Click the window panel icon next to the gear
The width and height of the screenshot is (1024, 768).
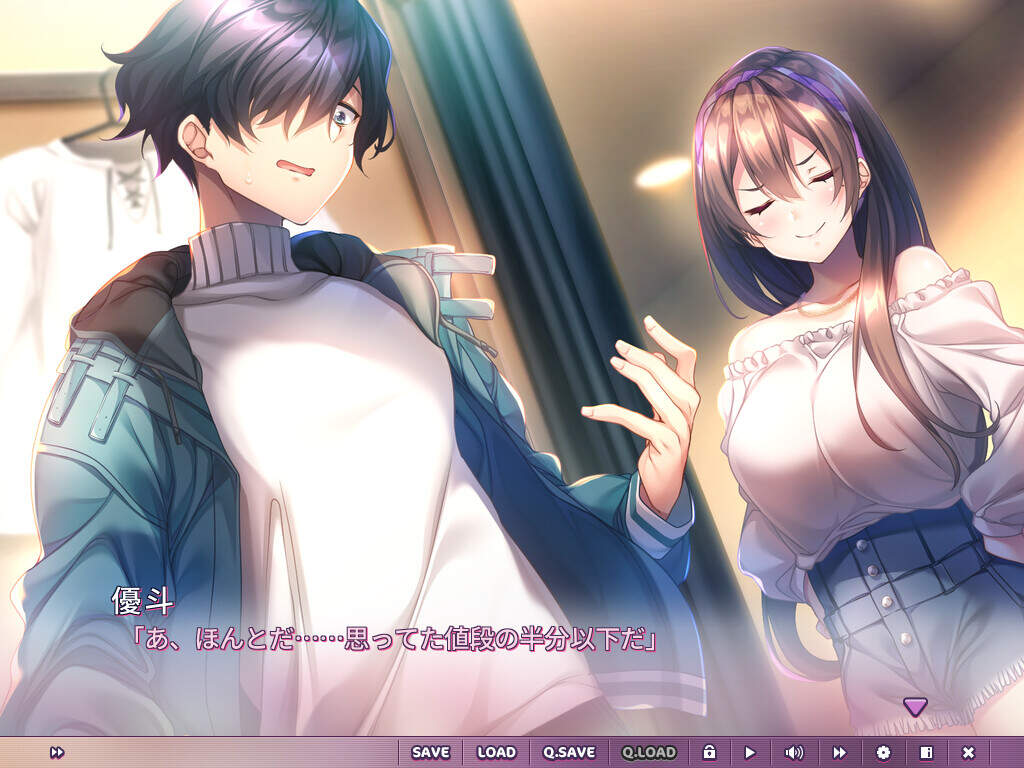tap(926, 752)
